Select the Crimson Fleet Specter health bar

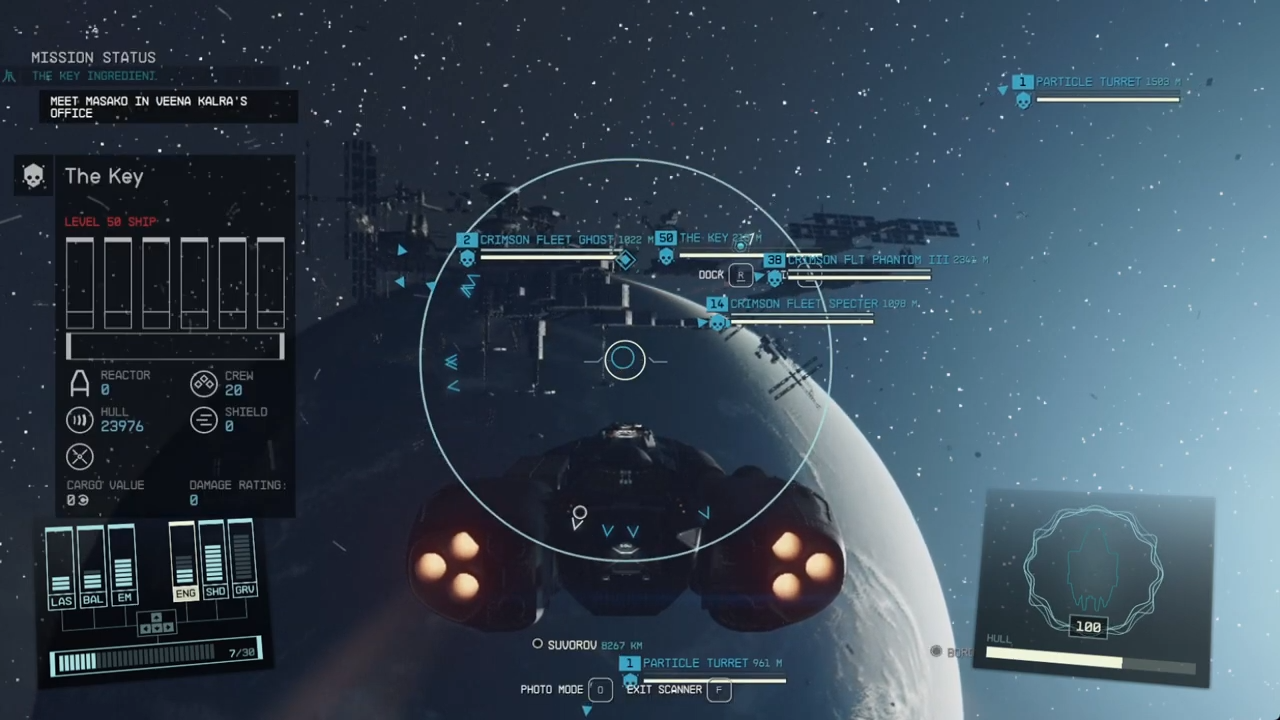(800, 321)
